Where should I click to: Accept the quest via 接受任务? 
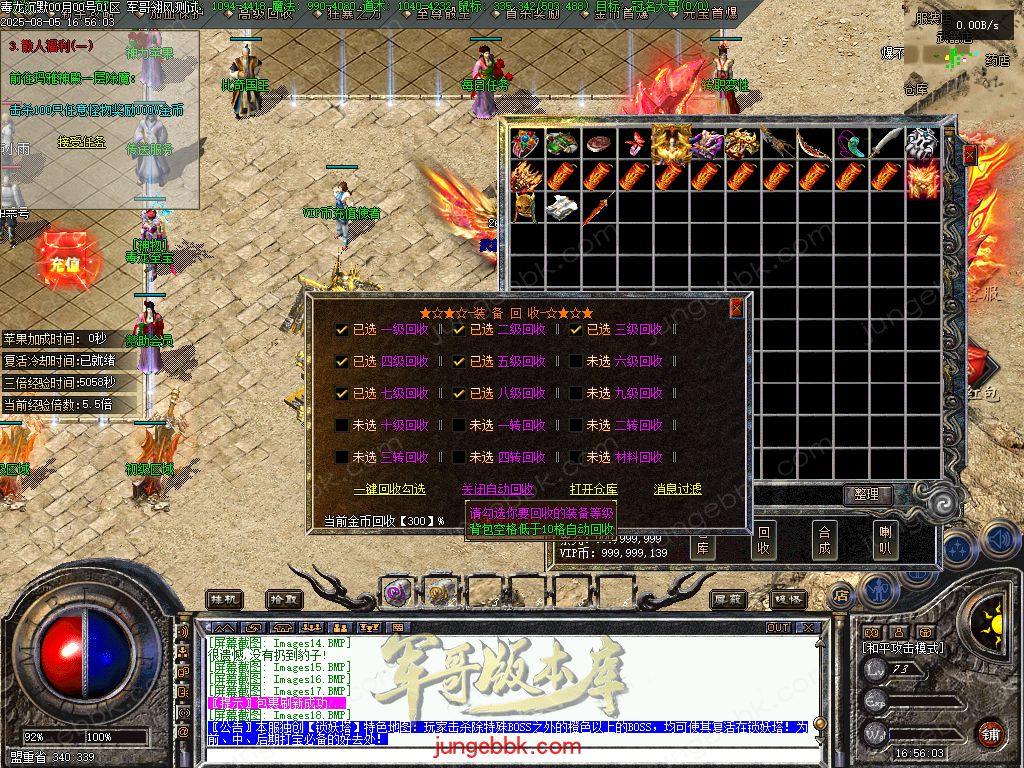(x=81, y=142)
